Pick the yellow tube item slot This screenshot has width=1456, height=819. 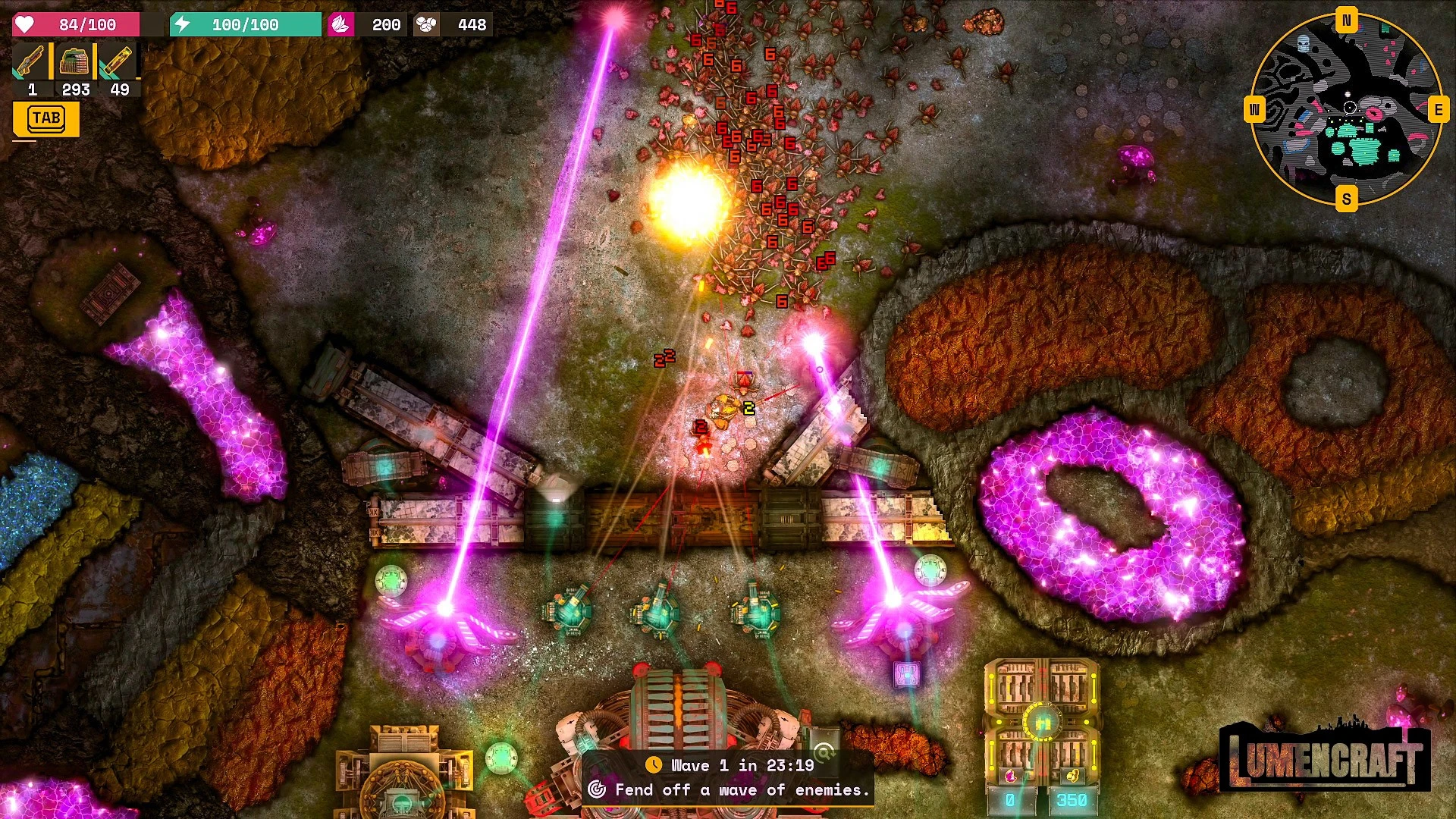point(118,62)
